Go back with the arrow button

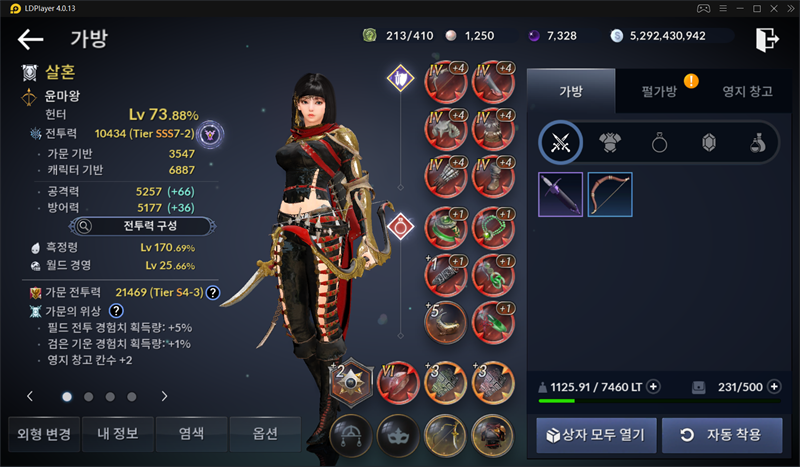pyautogui.click(x=31, y=40)
